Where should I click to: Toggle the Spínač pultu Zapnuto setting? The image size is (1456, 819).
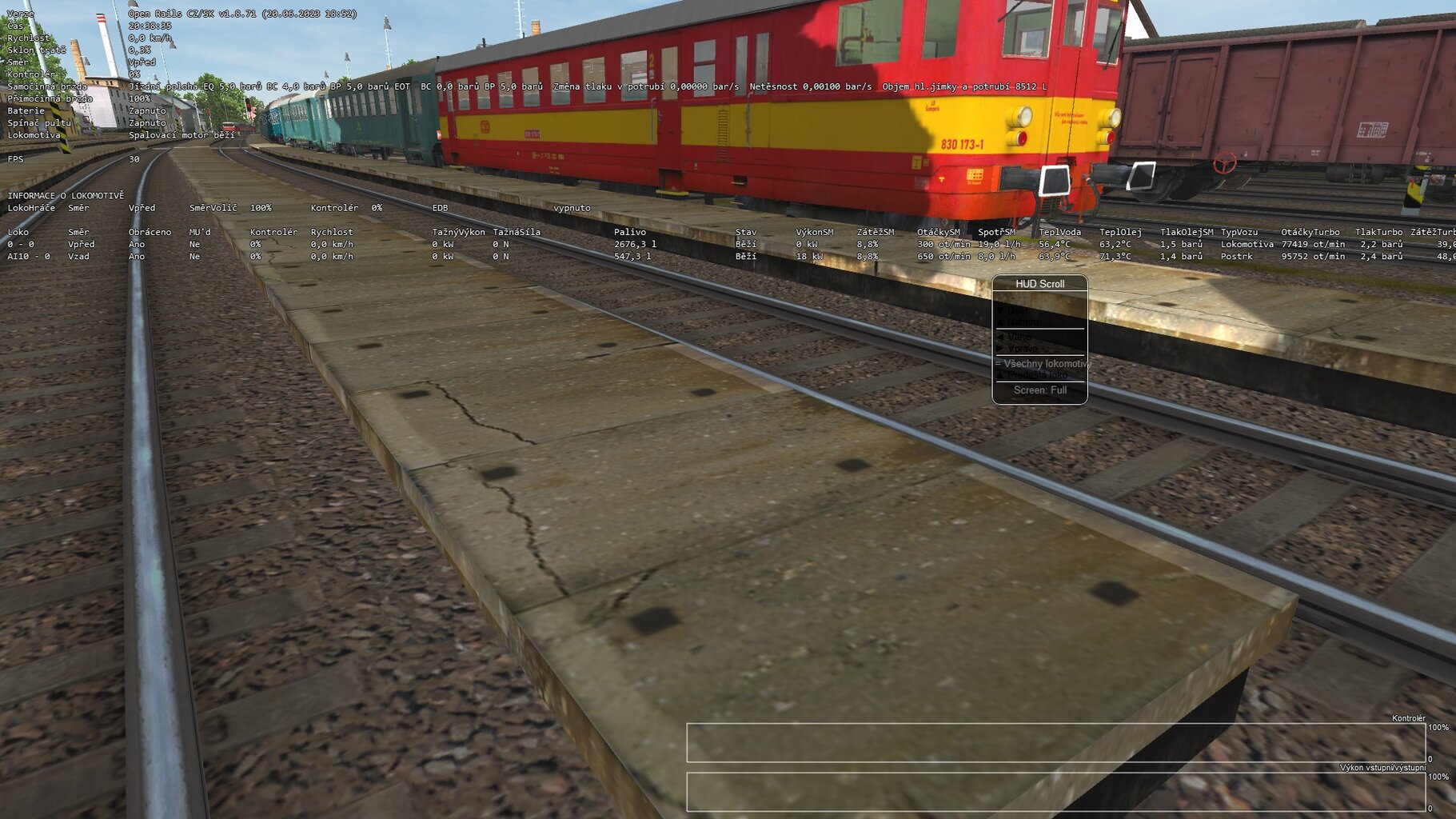[x=146, y=122]
